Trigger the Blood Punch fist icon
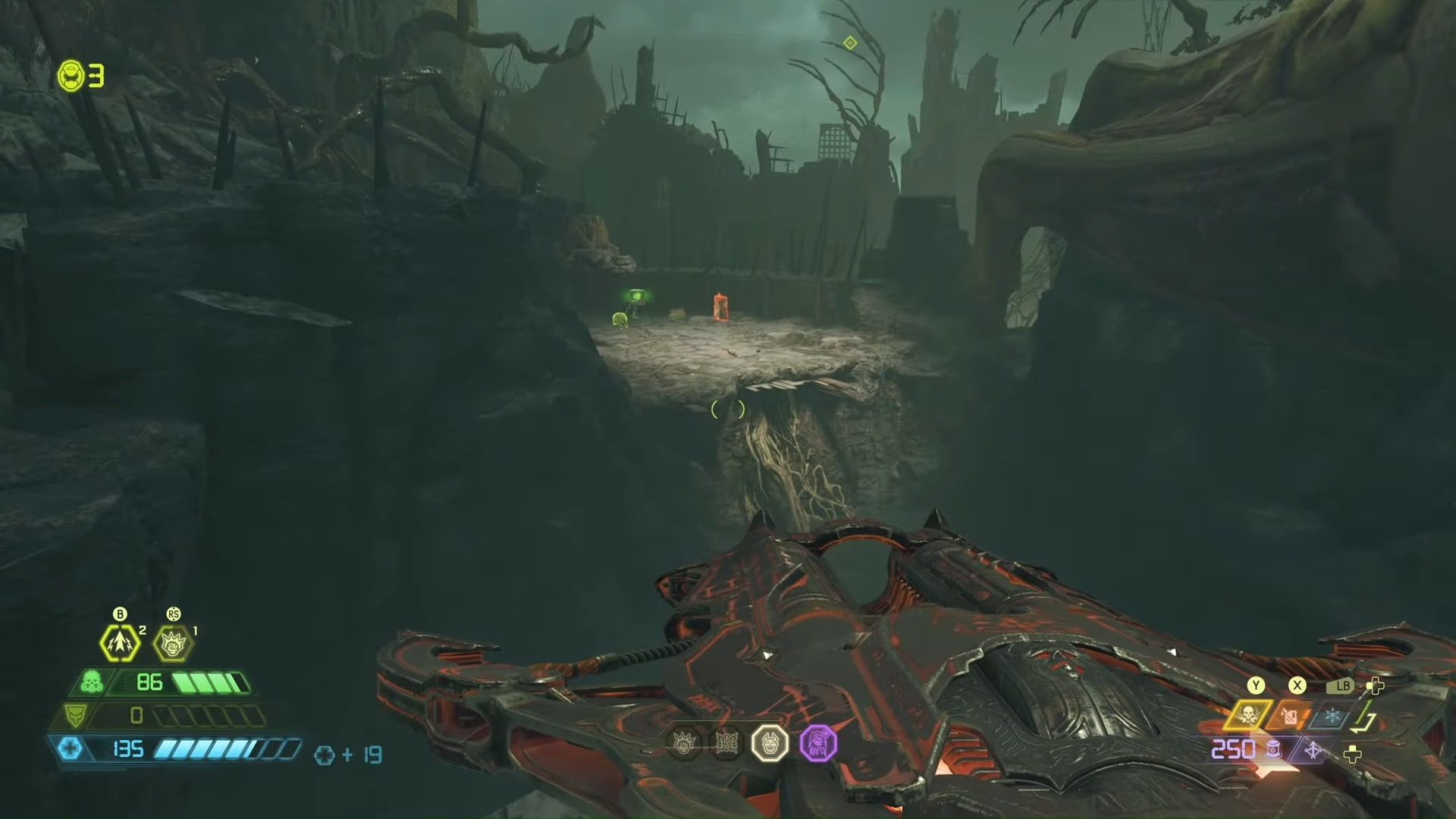1456x819 pixels. pyautogui.click(x=173, y=644)
